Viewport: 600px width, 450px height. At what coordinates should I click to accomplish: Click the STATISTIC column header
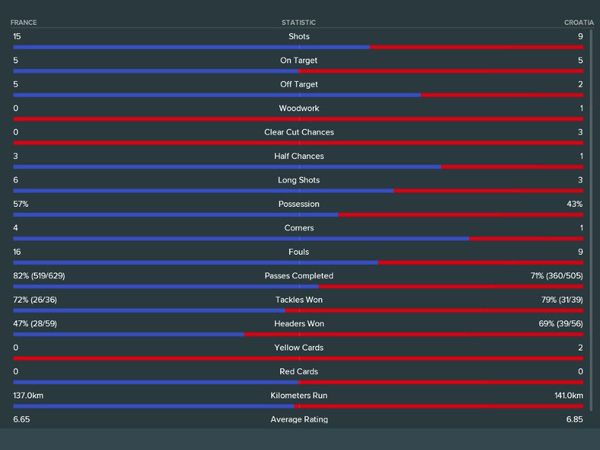[x=298, y=22]
